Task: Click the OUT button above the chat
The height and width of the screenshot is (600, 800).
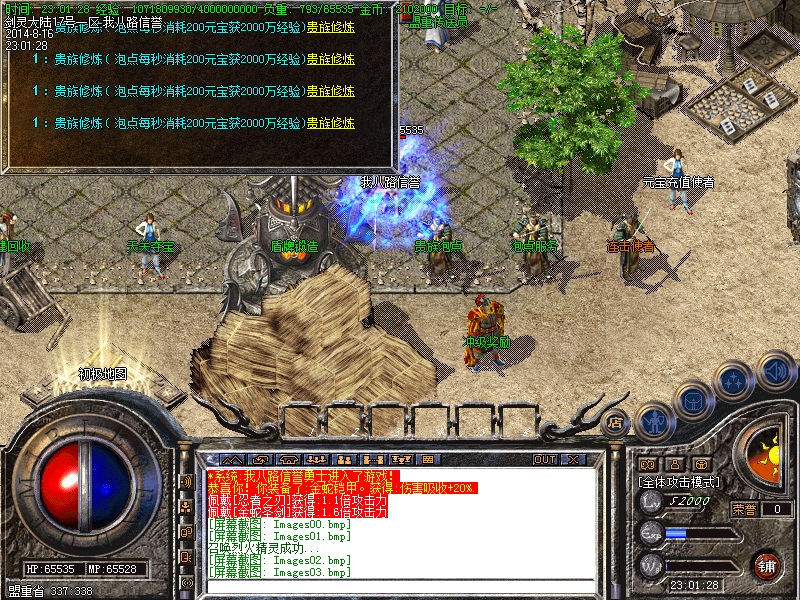Action: point(545,459)
